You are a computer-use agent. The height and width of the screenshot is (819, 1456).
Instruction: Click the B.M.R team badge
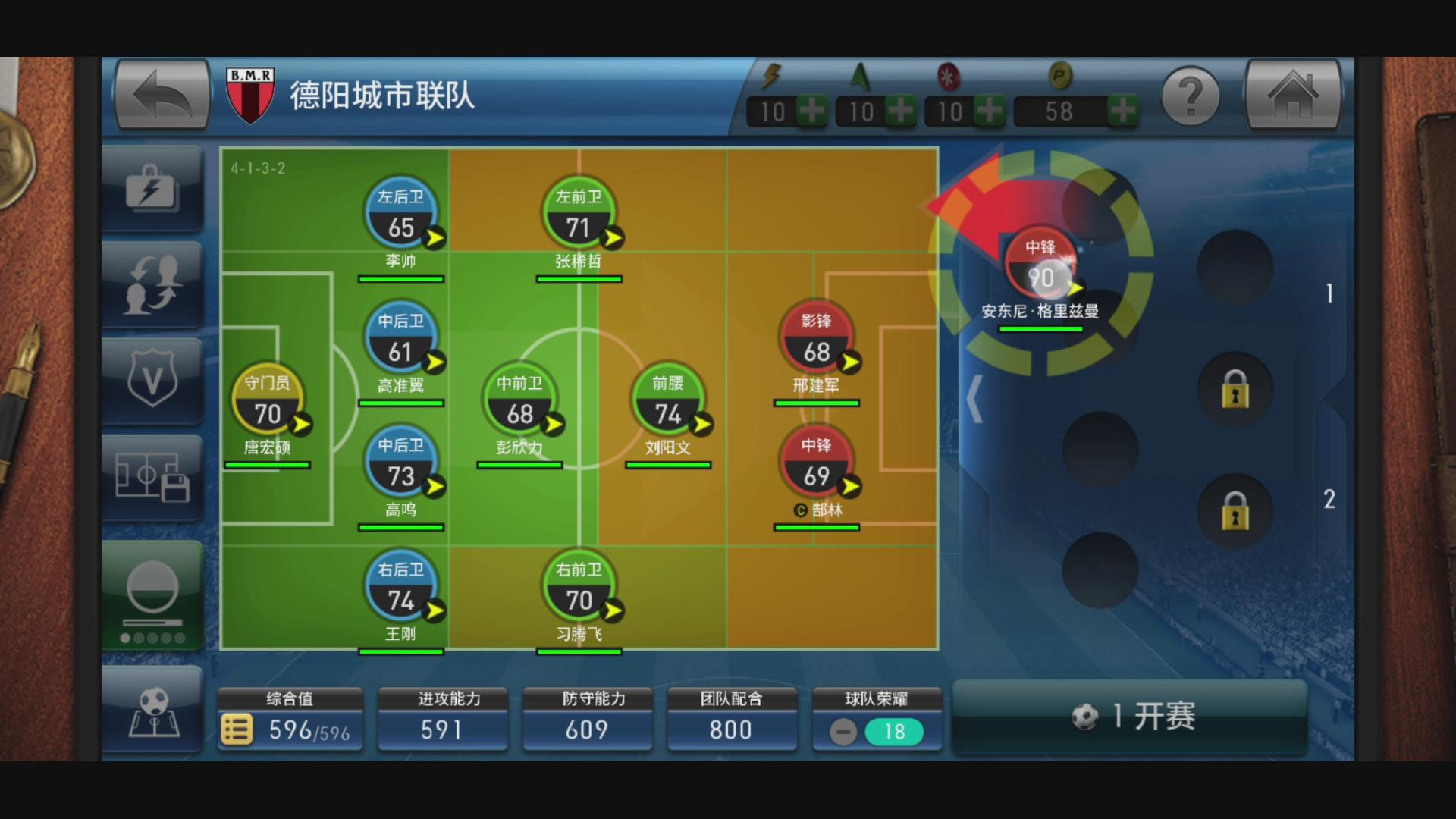[x=250, y=93]
